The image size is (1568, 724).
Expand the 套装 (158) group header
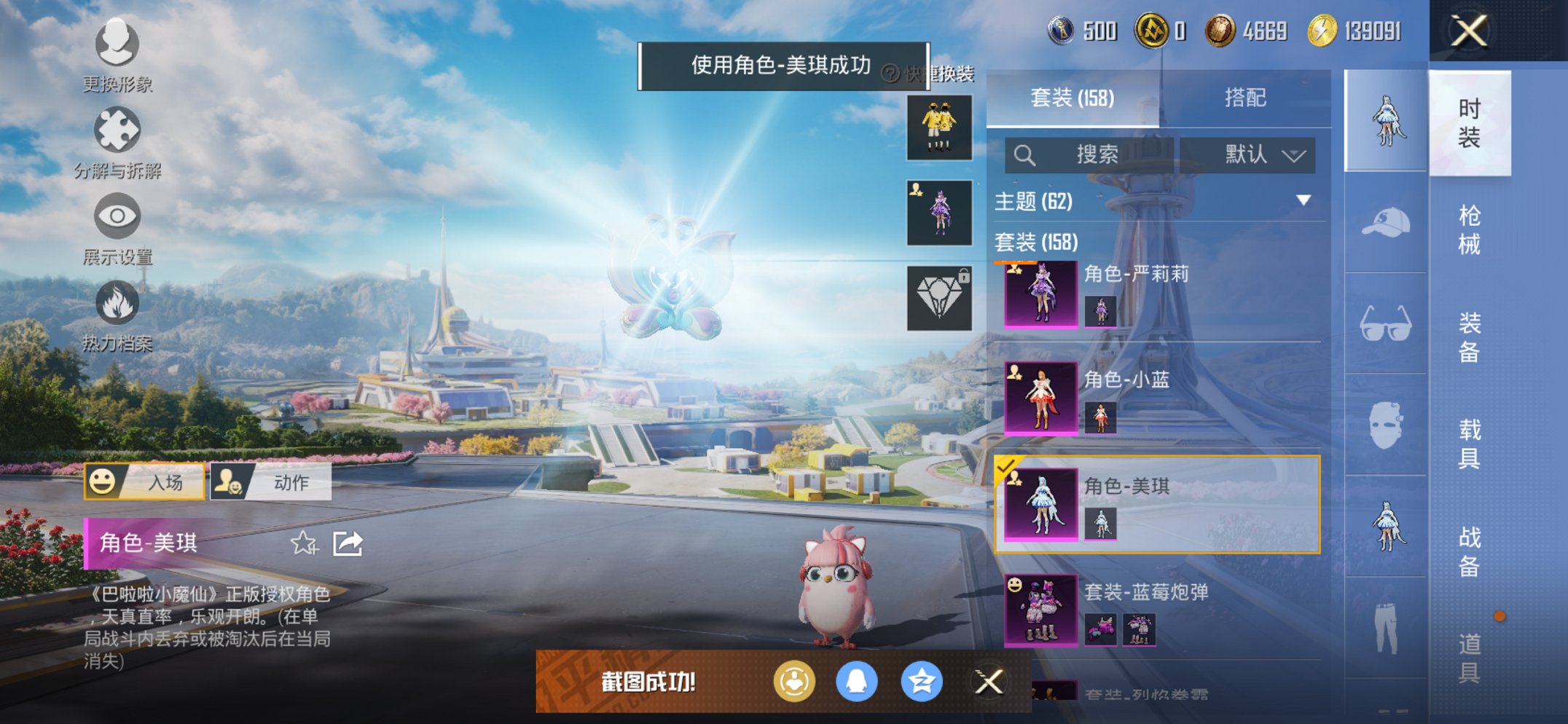coord(1035,243)
